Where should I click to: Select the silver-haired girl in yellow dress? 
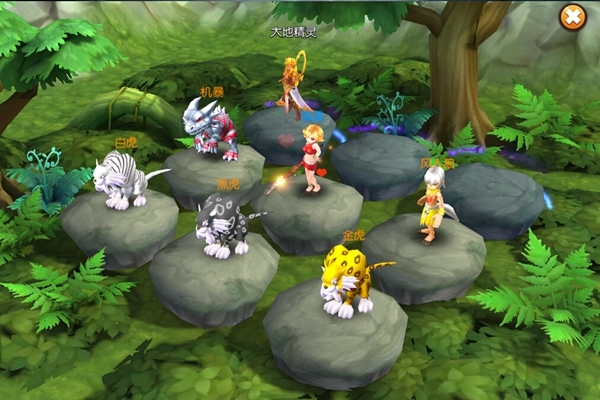(x=432, y=203)
